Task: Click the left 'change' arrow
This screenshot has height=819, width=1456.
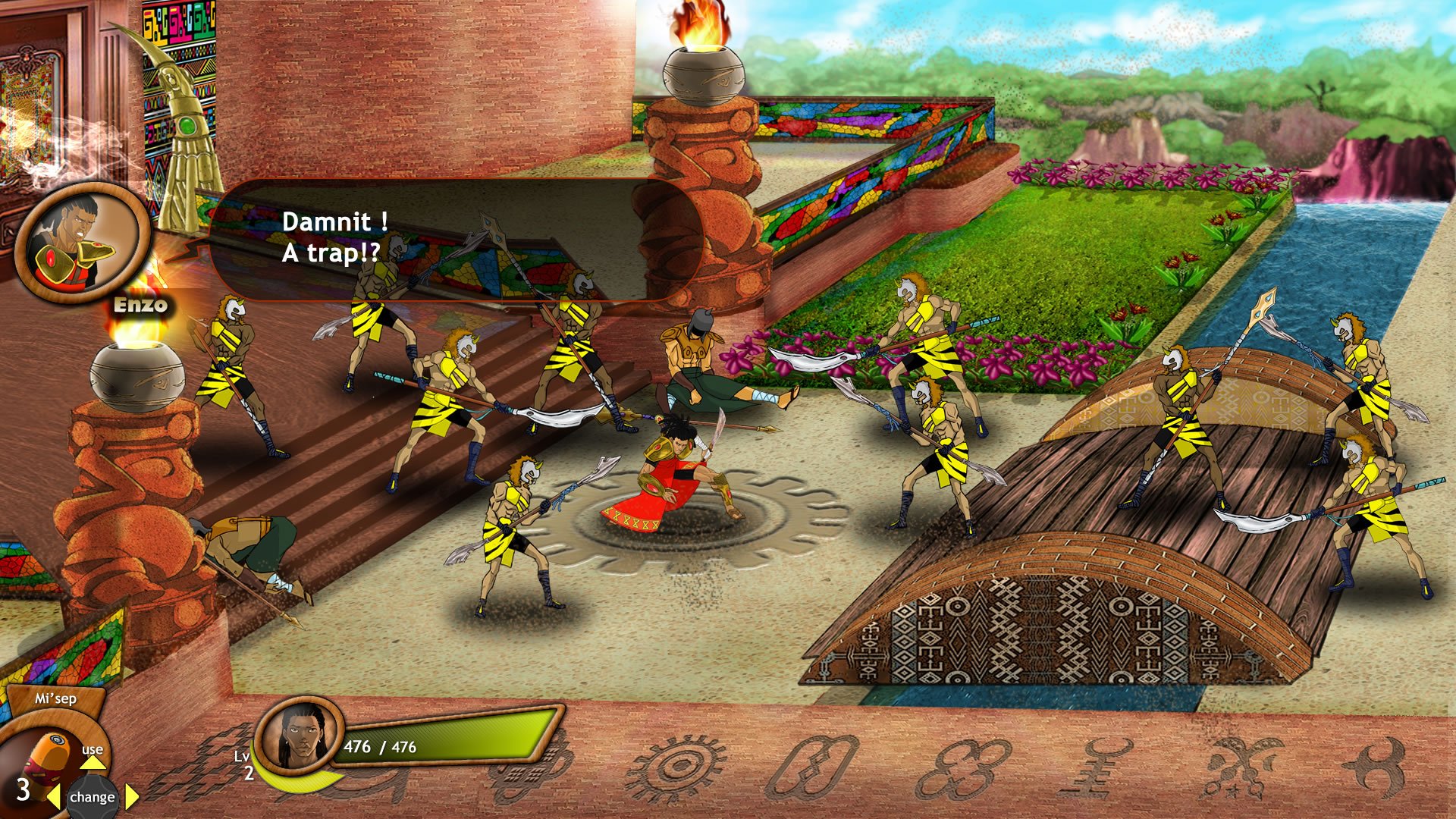Action: pyautogui.click(x=52, y=797)
